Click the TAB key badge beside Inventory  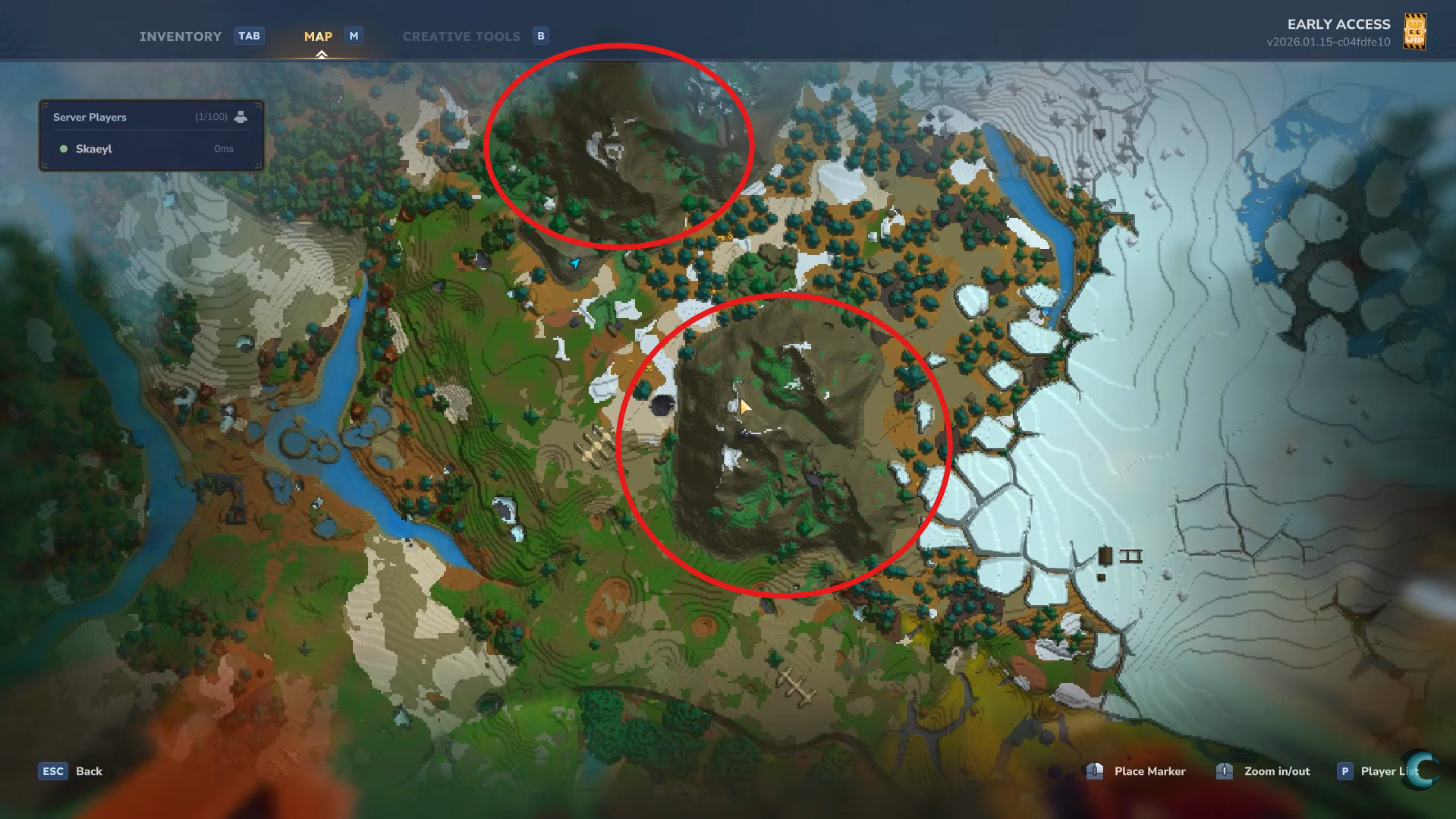pyautogui.click(x=249, y=36)
